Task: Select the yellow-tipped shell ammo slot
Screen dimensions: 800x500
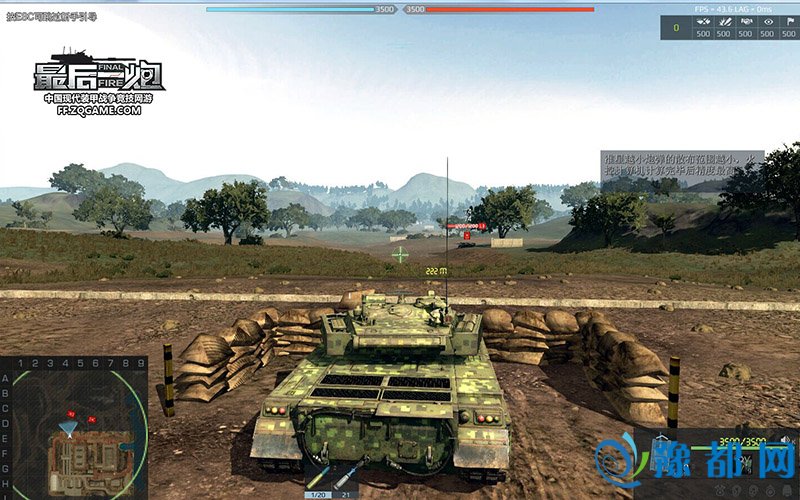Action: 317,479
